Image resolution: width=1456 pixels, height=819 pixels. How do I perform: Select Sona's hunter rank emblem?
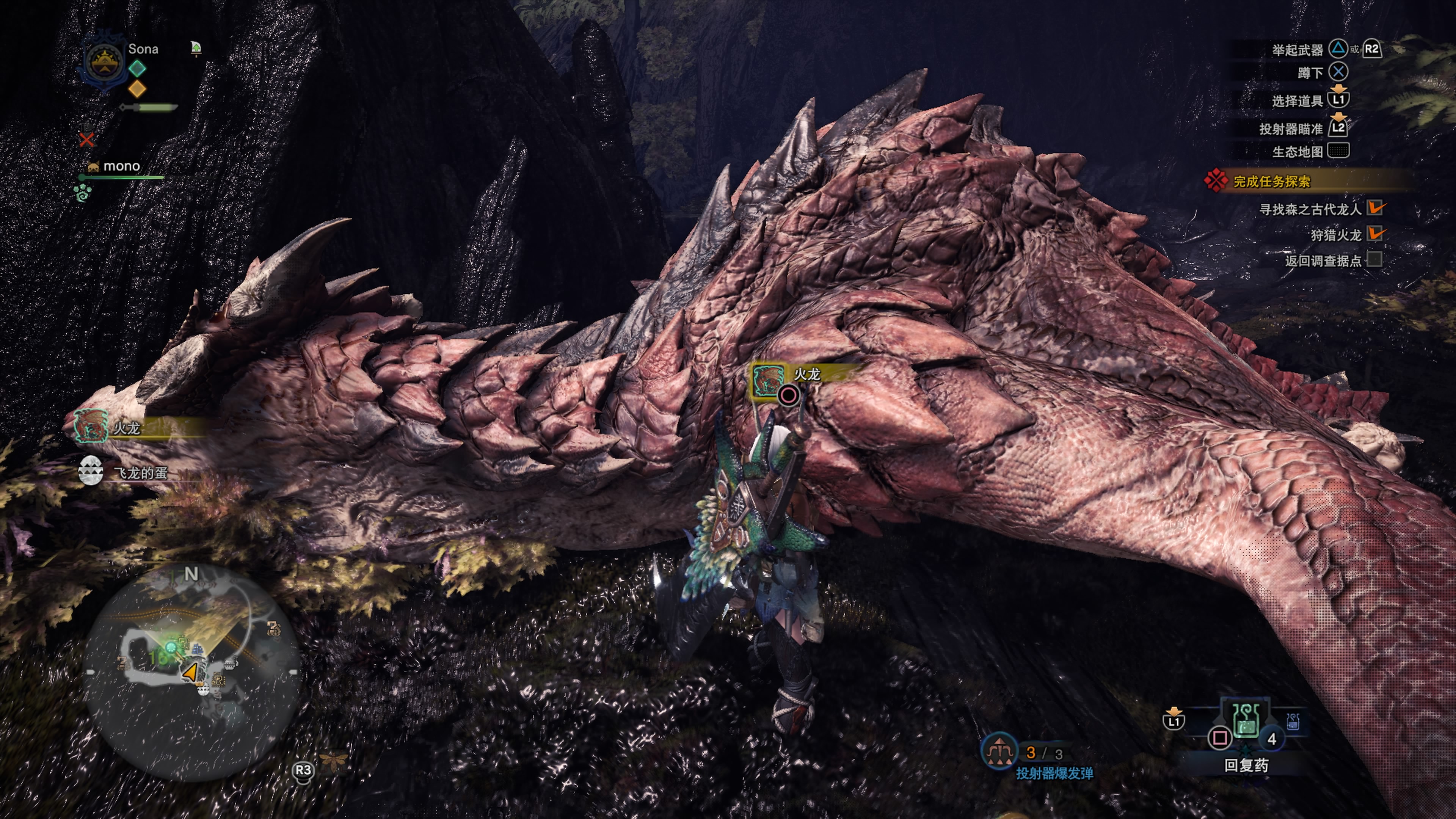104,62
